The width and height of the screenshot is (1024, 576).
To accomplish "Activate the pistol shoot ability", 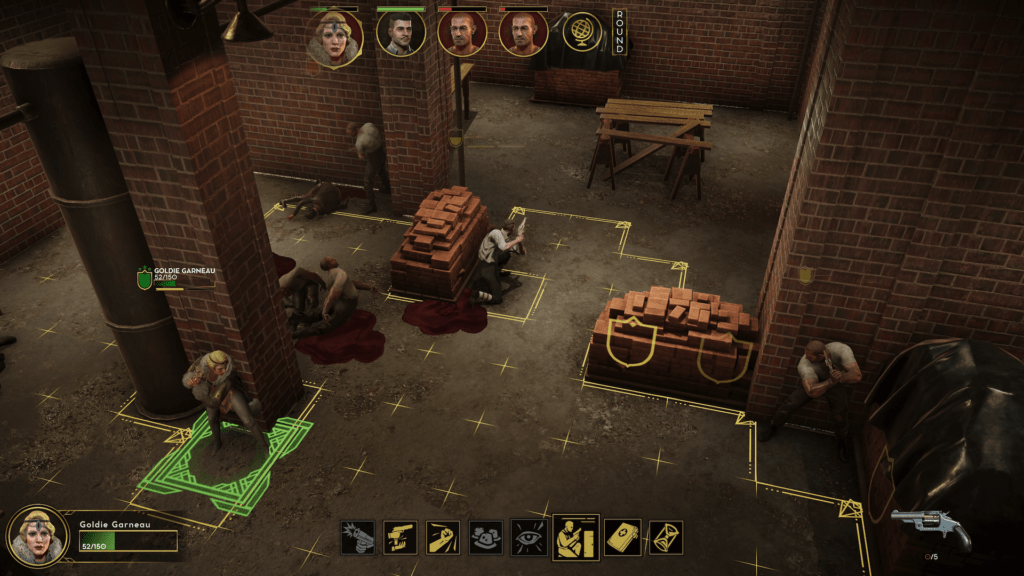I will pyautogui.click(x=357, y=537).
